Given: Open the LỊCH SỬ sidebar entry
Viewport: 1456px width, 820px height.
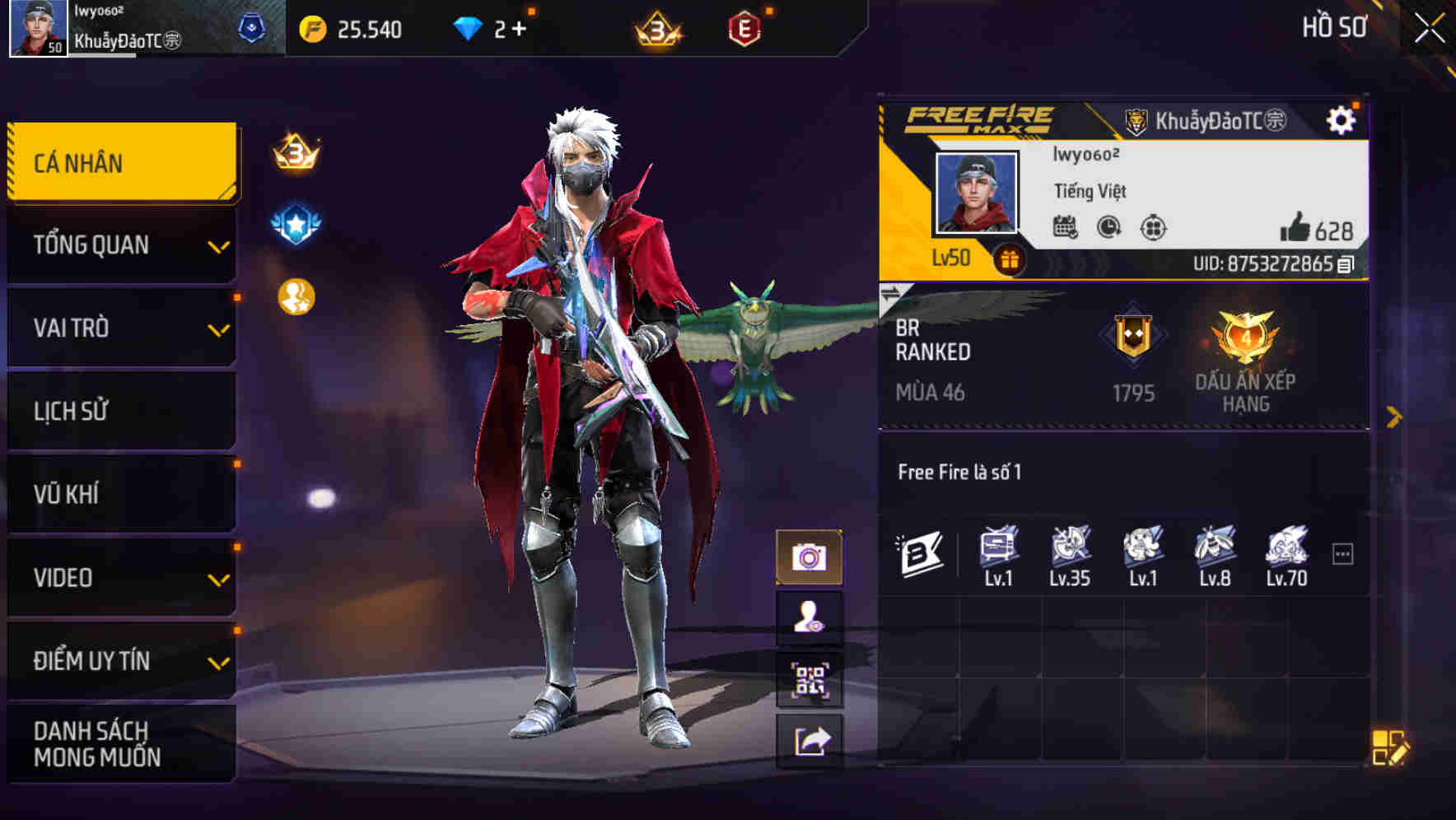Looking at the screenshot, I should click(121, 411).
